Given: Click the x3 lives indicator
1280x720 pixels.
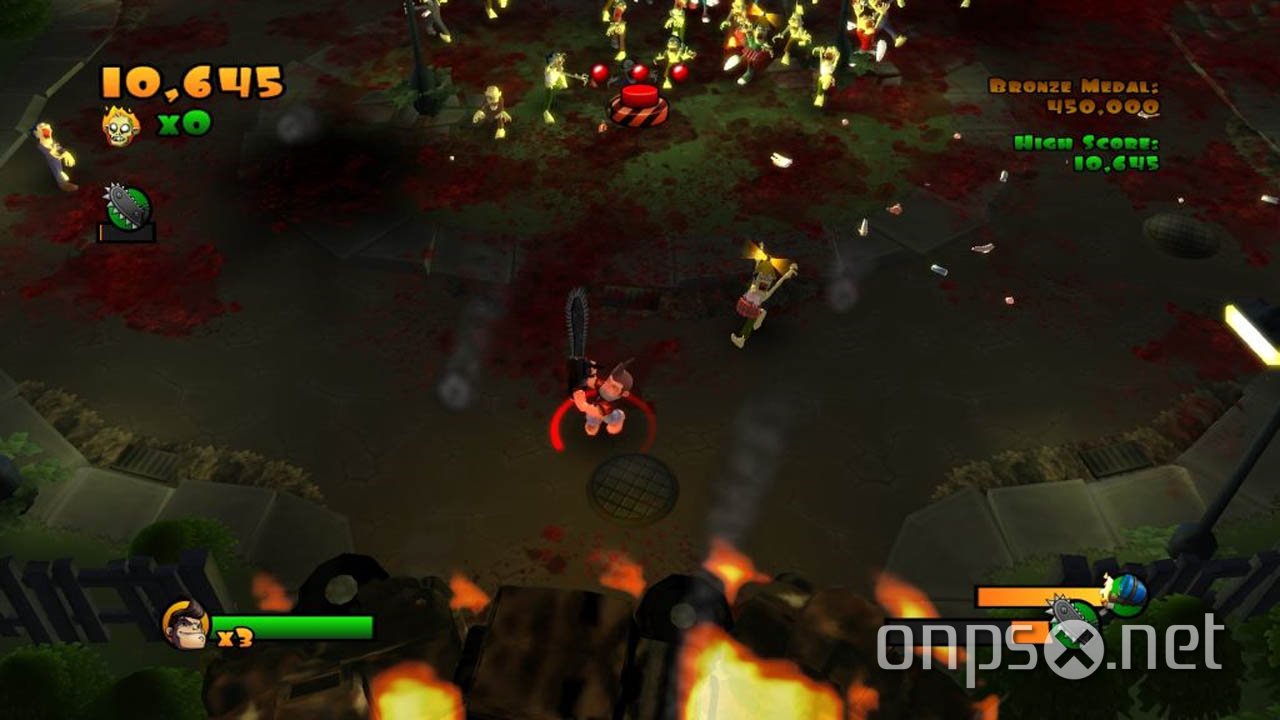Looking at the screenshot, I should 236,637.
